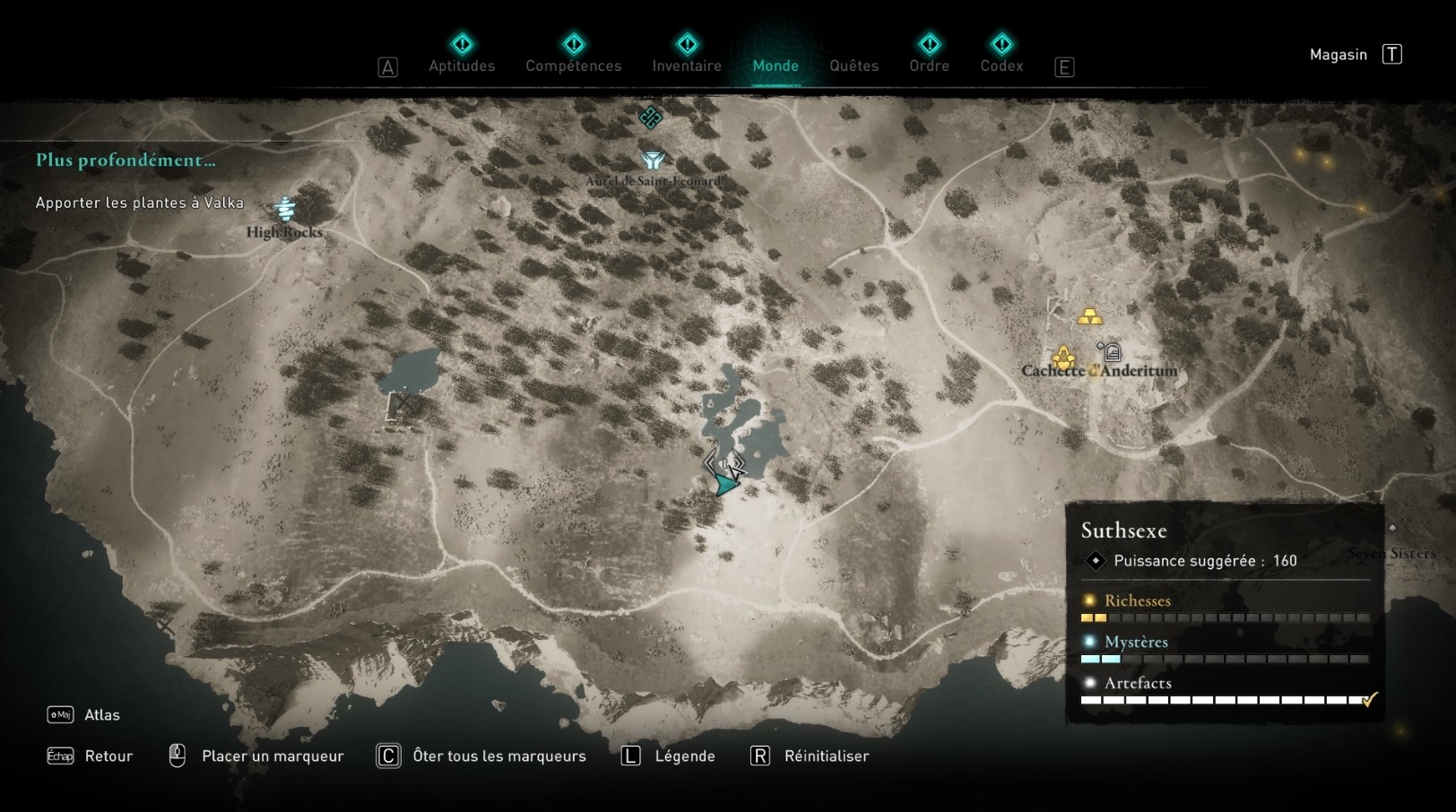Switch to the Aptitudes tab
The height and width of the screenshot is (812, 1456).
click(x=462, y=65)
